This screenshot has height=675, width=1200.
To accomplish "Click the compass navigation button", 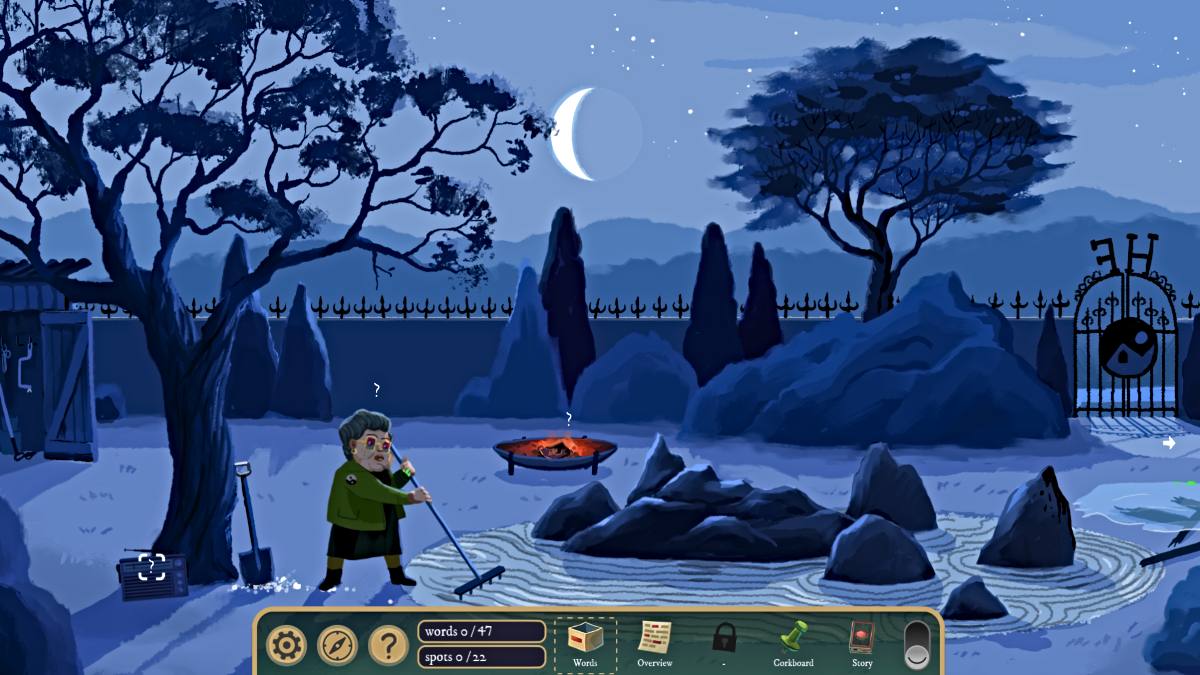I will click(338, 645).
